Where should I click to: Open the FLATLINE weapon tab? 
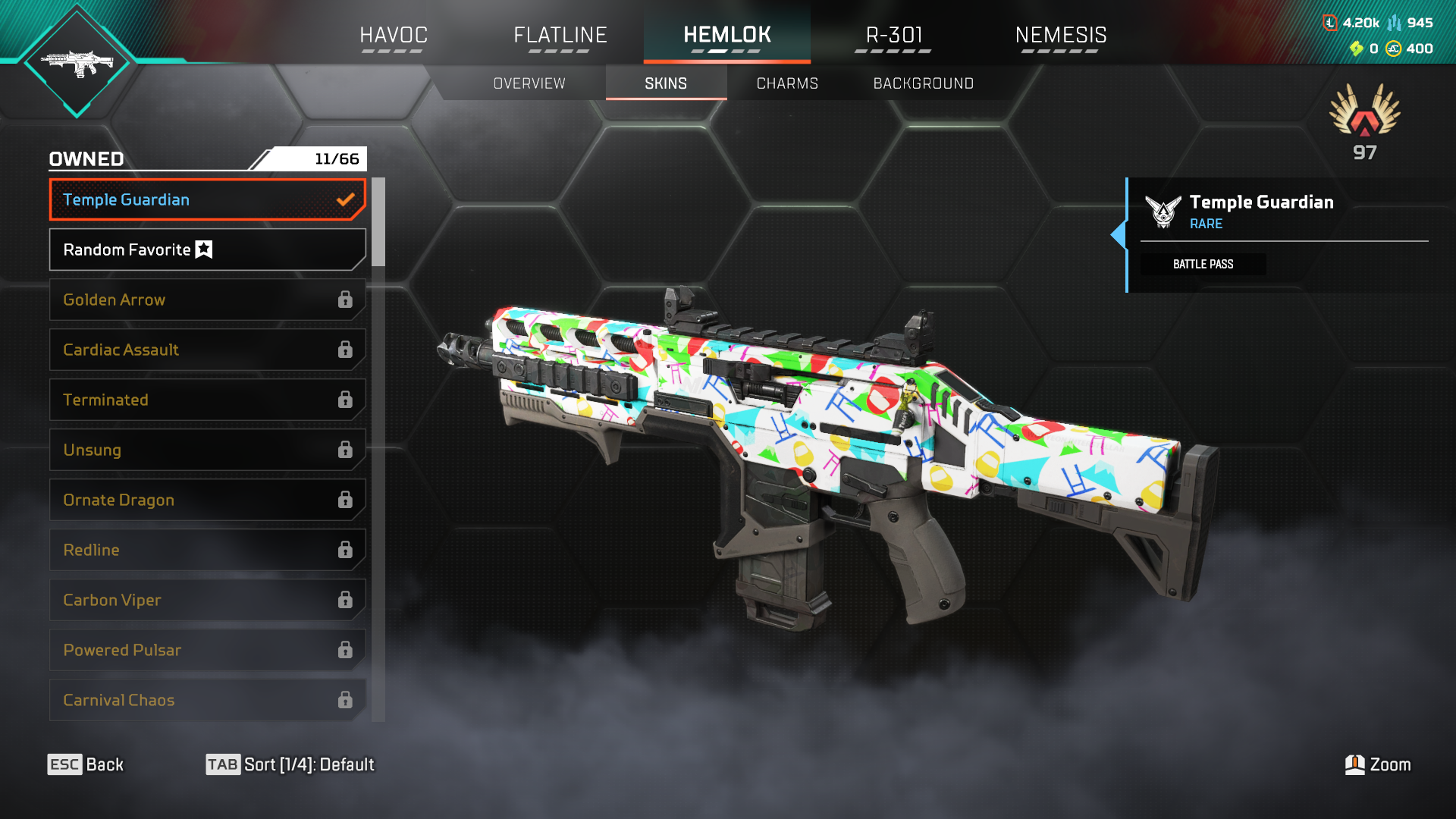(x=560, y=35)
